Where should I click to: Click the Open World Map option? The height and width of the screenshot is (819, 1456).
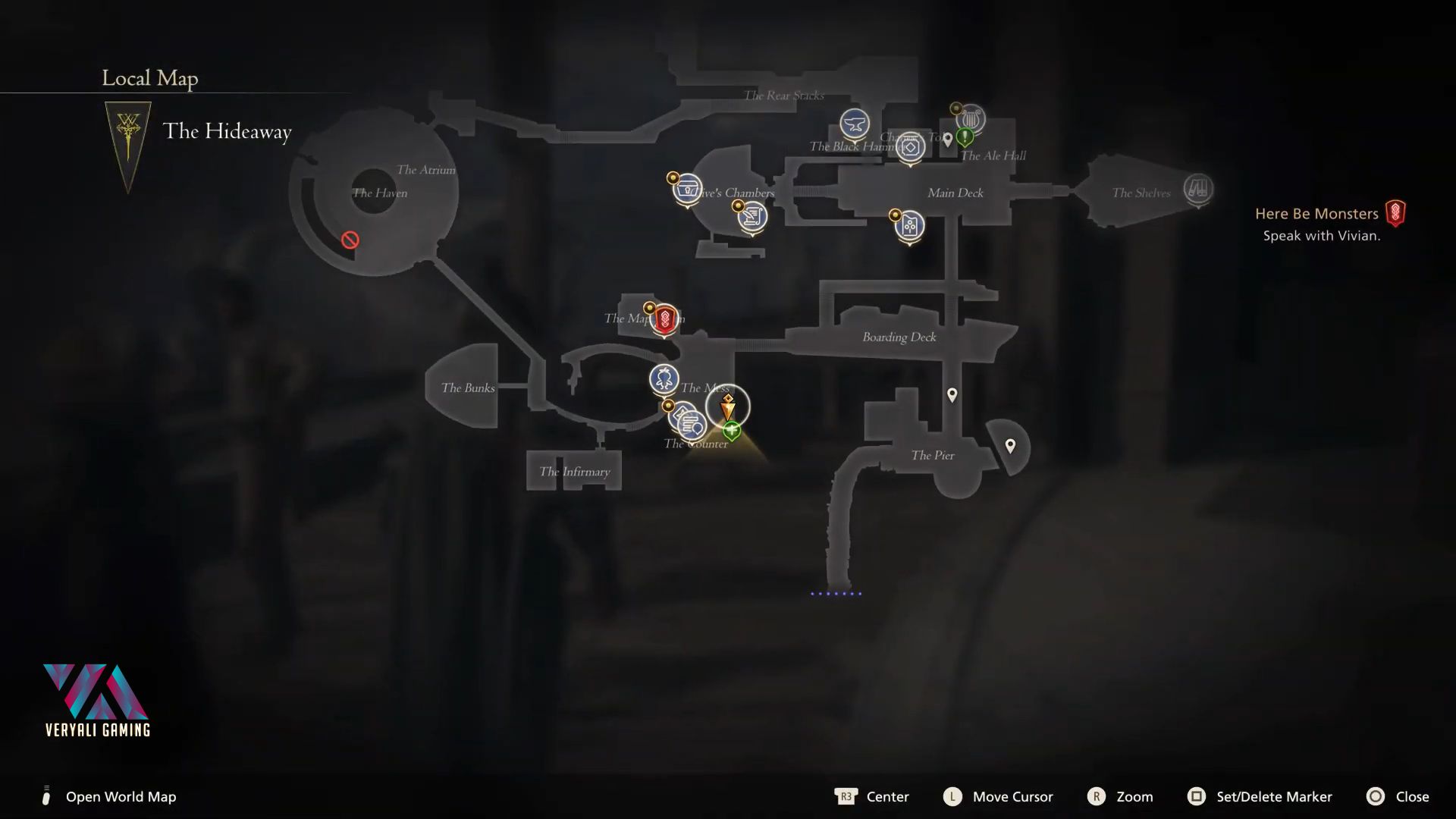(121, 796)
